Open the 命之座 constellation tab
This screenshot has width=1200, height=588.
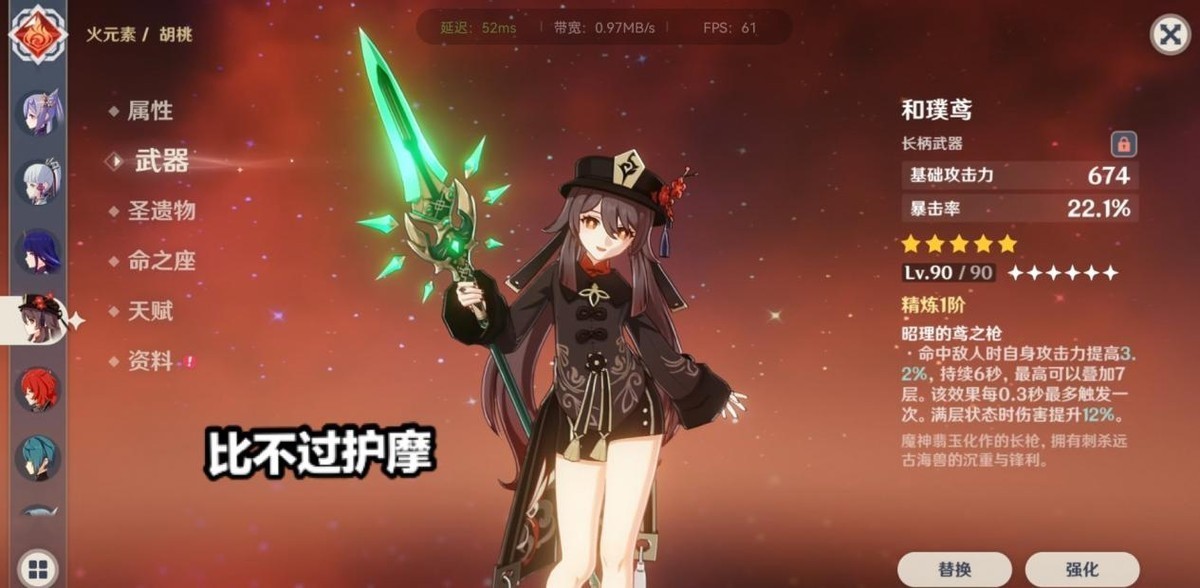point(160,261)
